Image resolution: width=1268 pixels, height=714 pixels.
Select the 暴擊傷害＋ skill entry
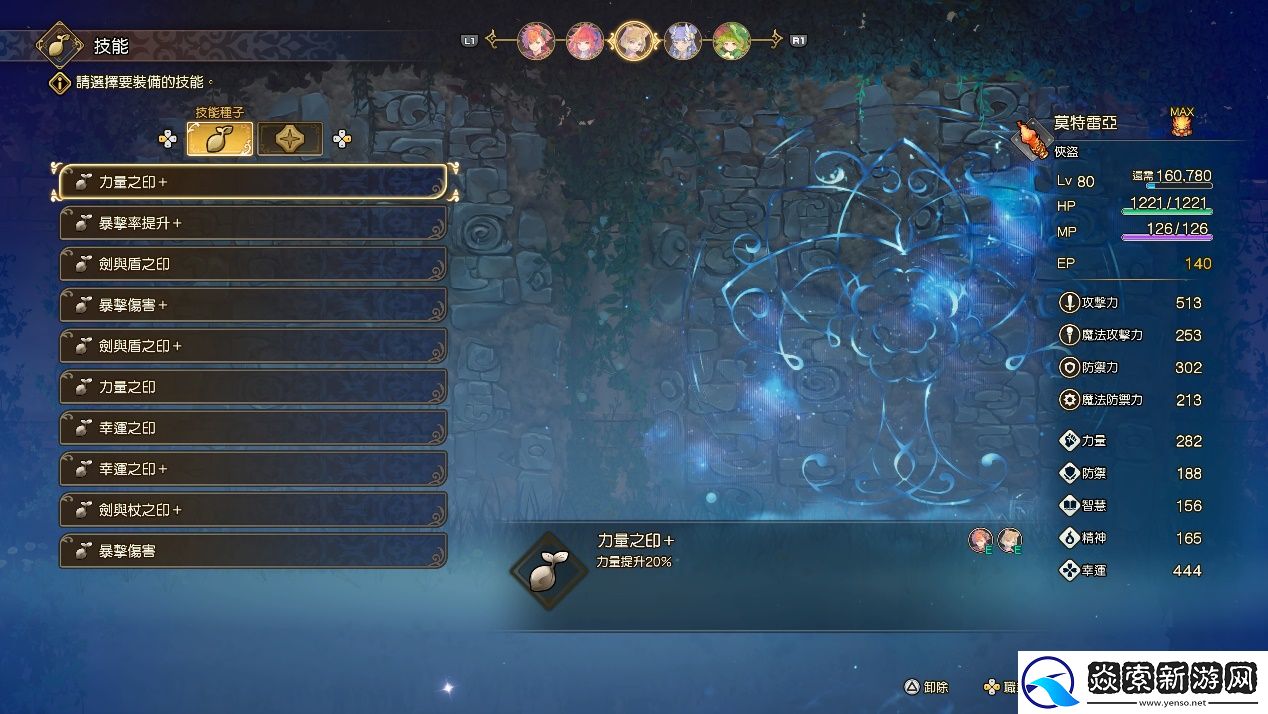click(253, 305)
